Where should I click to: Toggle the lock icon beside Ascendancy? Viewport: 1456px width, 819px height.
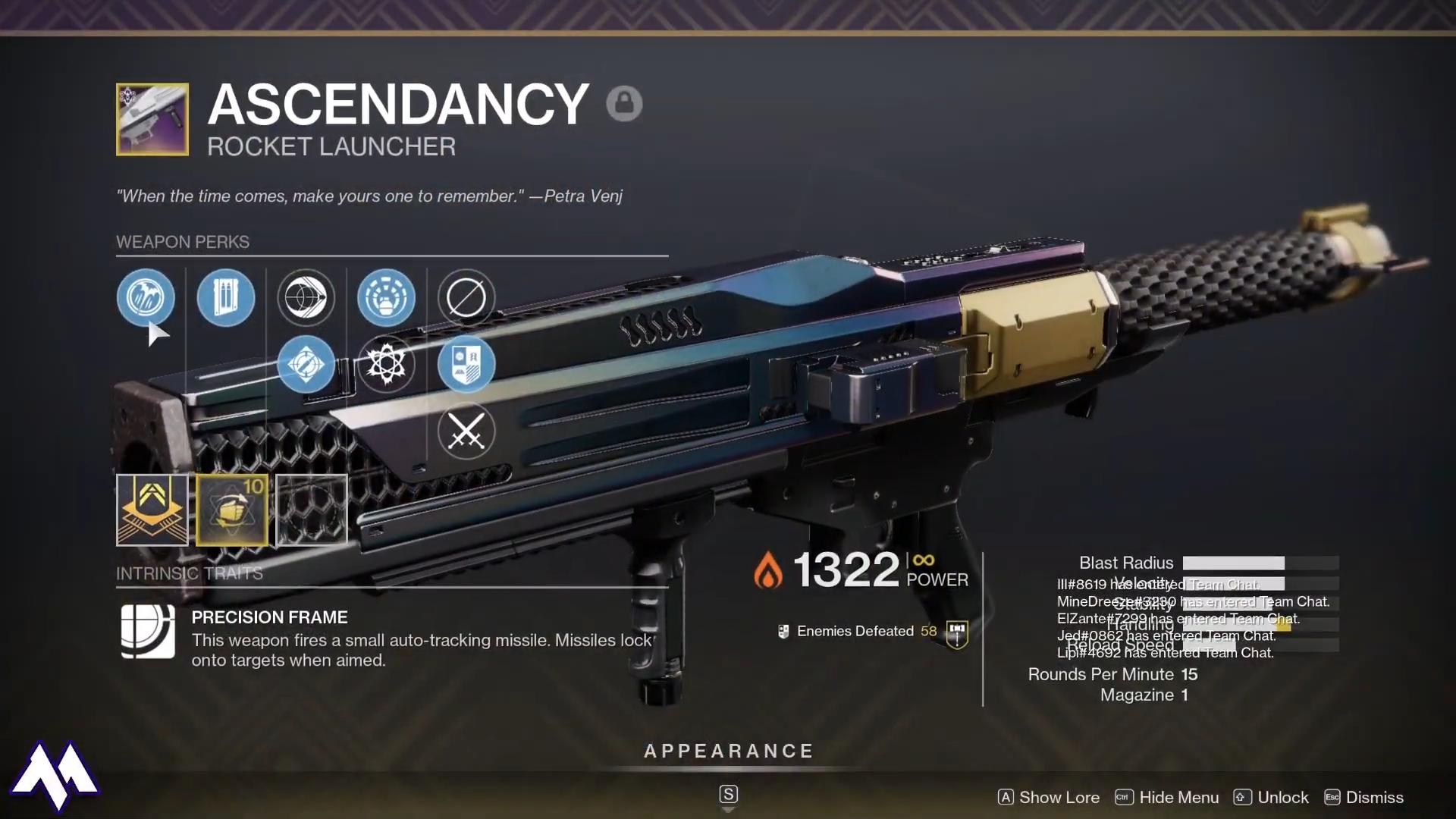pos(624,103)
